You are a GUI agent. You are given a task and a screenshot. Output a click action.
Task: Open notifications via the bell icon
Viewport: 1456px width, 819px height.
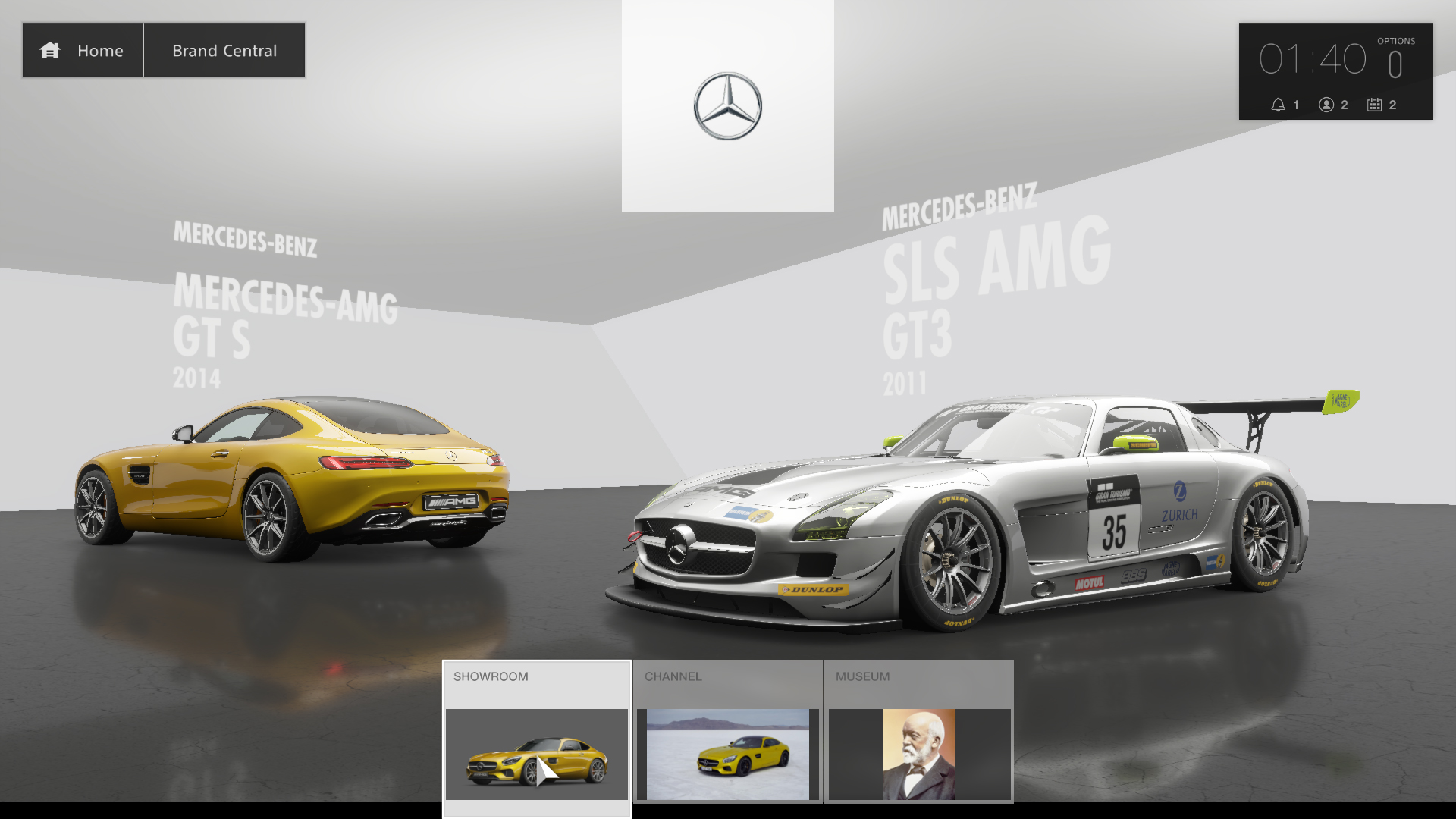1280,105
